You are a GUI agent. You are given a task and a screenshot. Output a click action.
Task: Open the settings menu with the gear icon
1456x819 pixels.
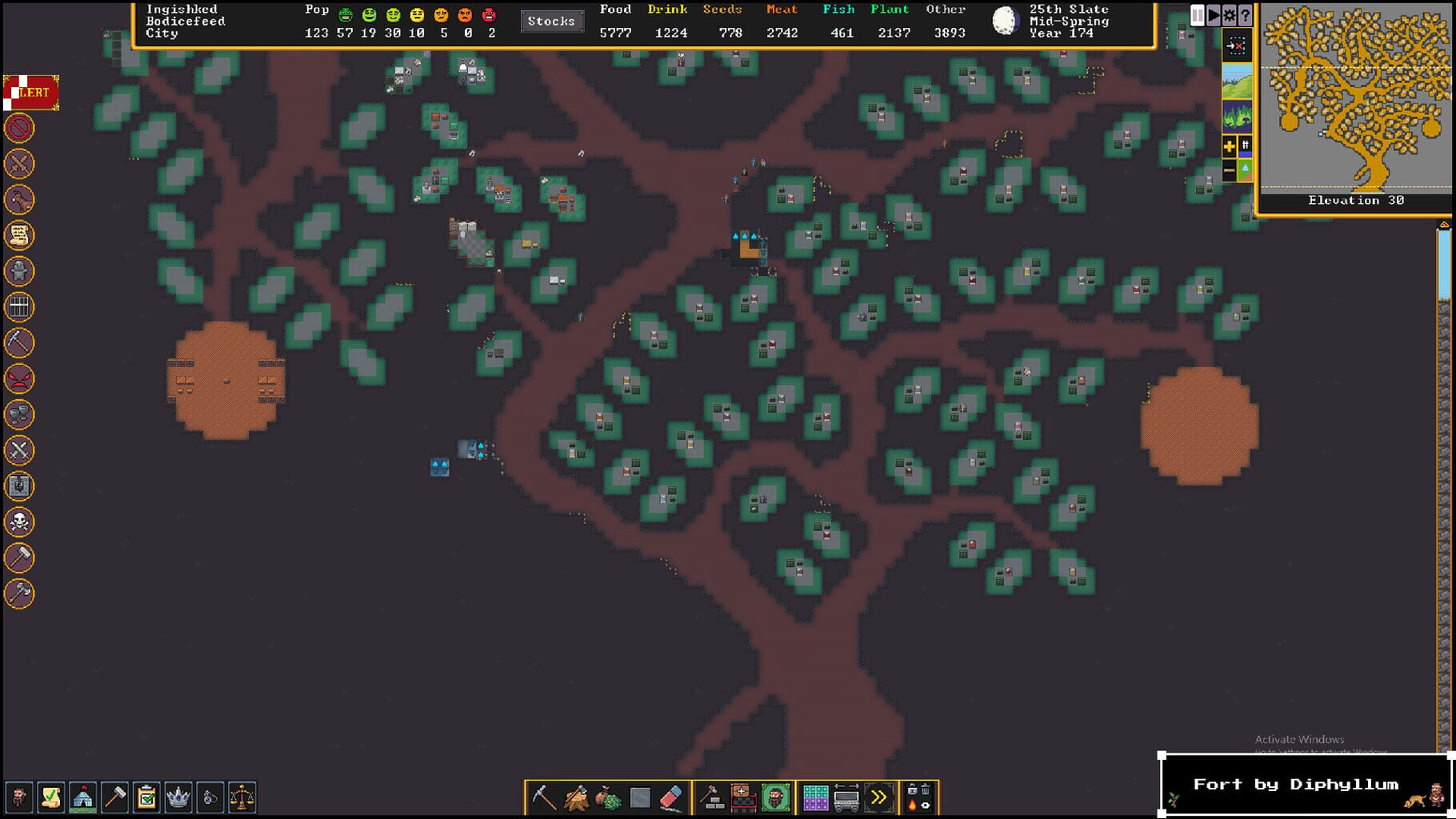[1230, 14]
